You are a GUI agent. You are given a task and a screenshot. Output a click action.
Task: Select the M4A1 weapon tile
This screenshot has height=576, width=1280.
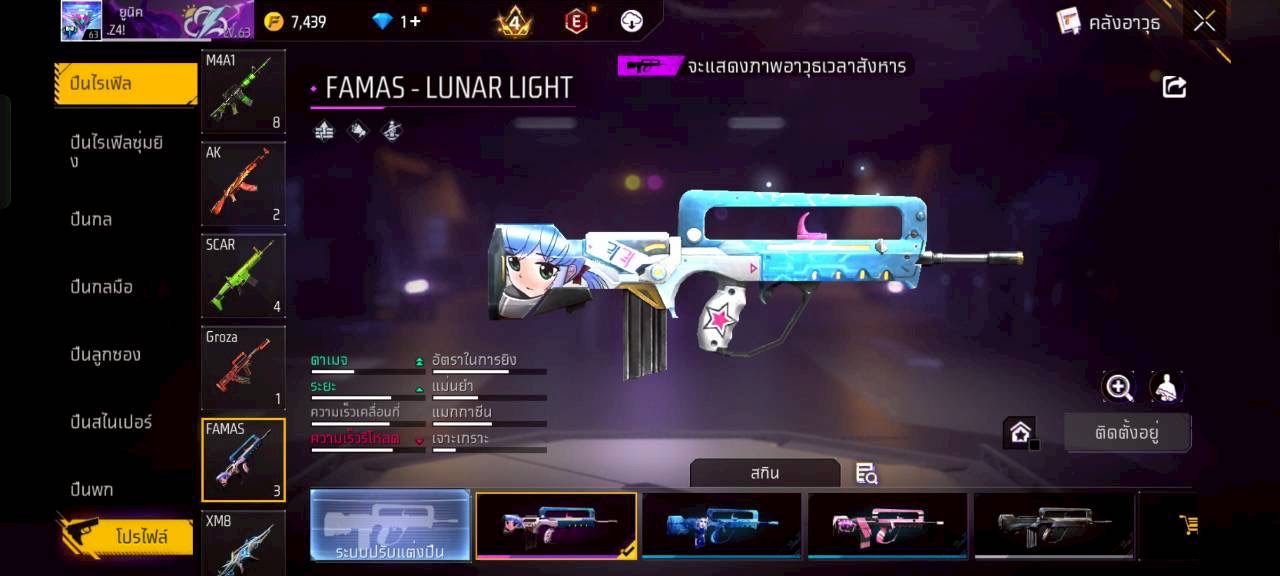pyautogui.click(x=243, y=92)
